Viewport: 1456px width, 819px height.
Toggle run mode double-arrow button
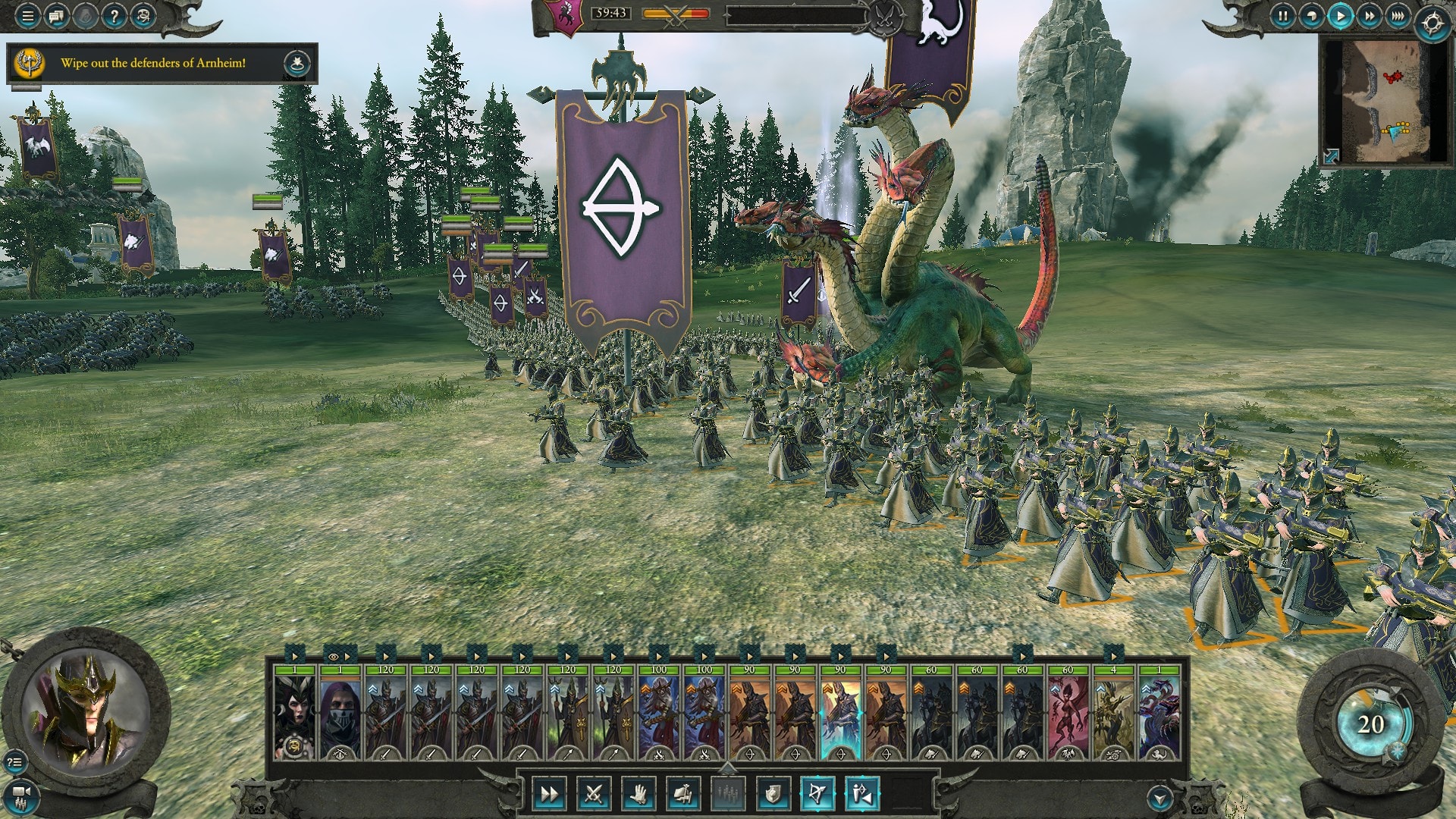pos(548,794)
